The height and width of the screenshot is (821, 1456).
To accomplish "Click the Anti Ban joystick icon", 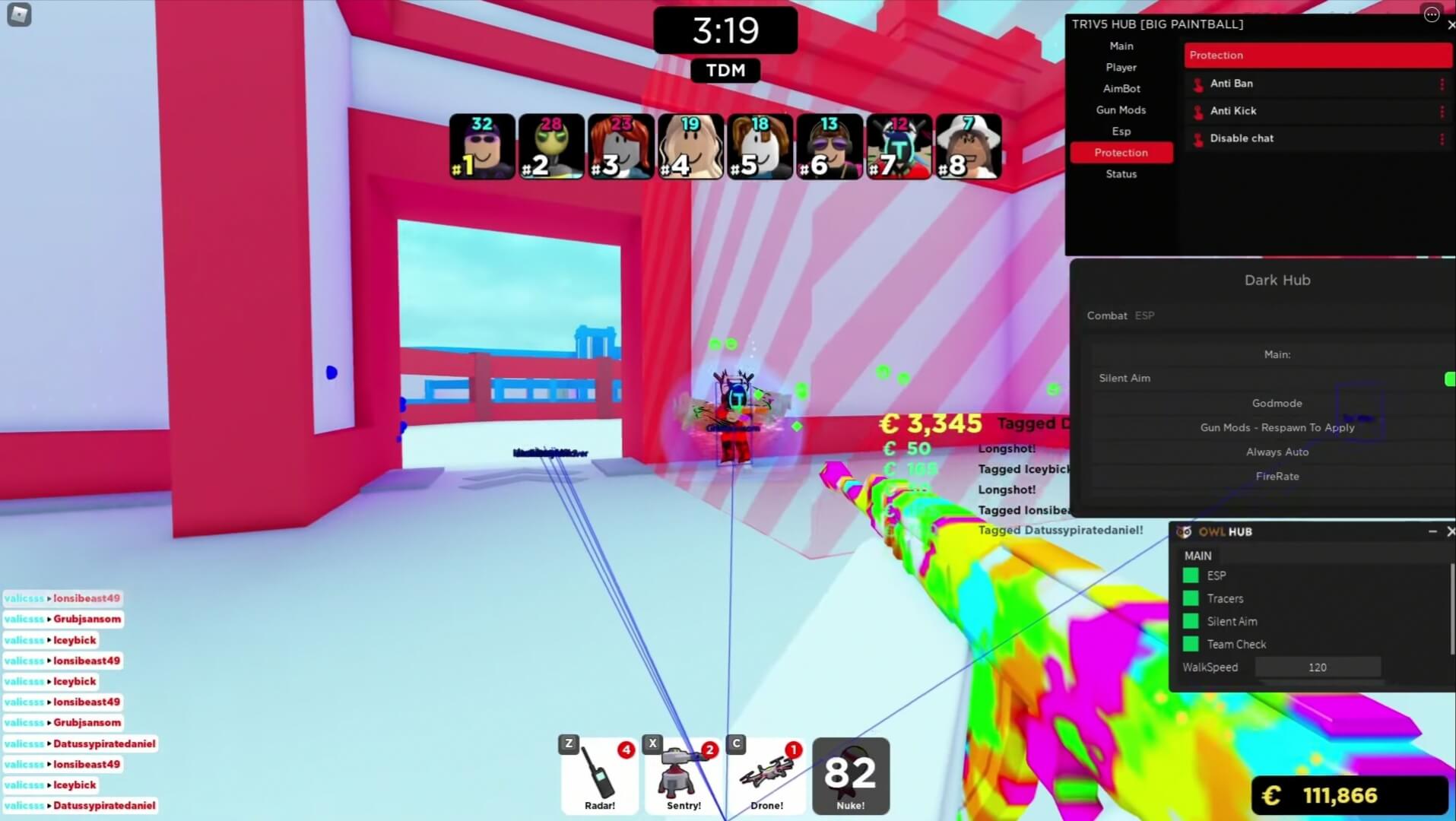I will pyautogui.click(x=1197, y=84).
